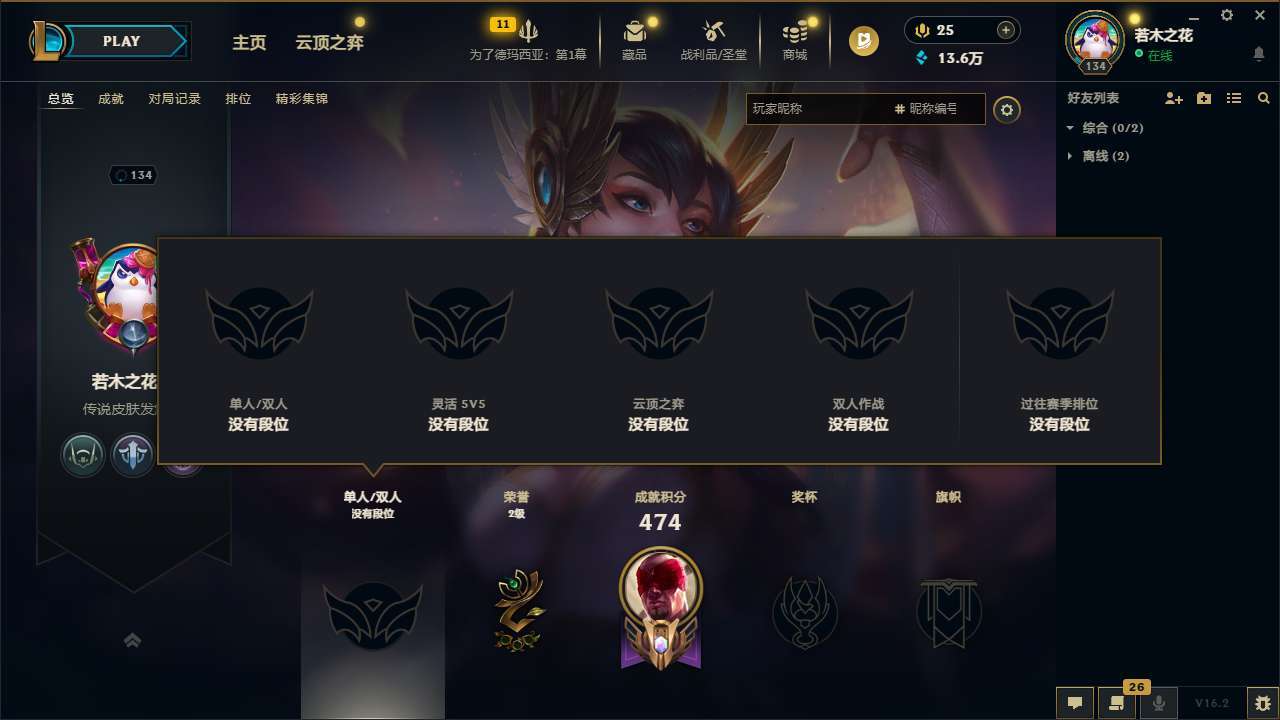This screenshot has width=1280, height=720.
Task: Click the plus to purchase RP
Action: [x=1005, y=30]
